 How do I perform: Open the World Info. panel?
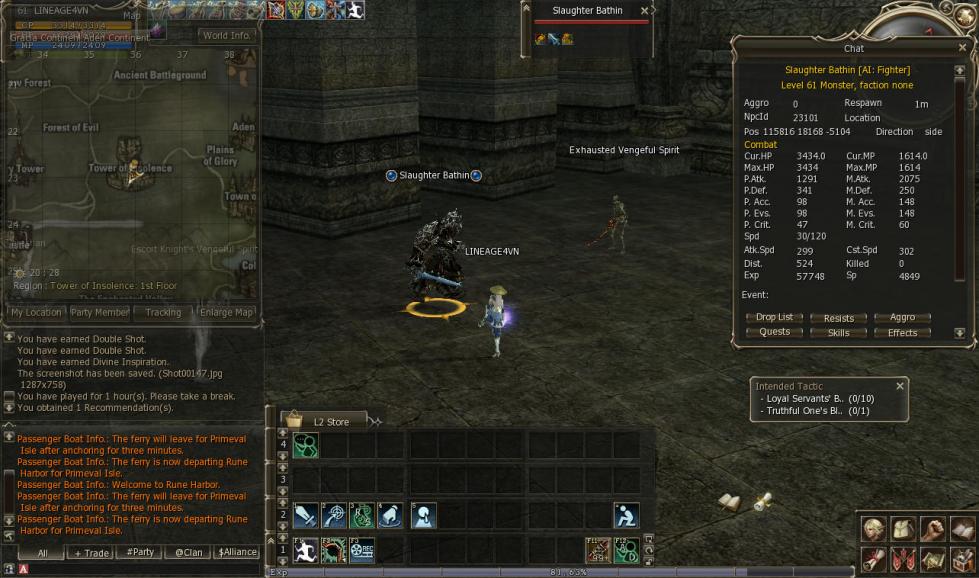click(226, 35)
